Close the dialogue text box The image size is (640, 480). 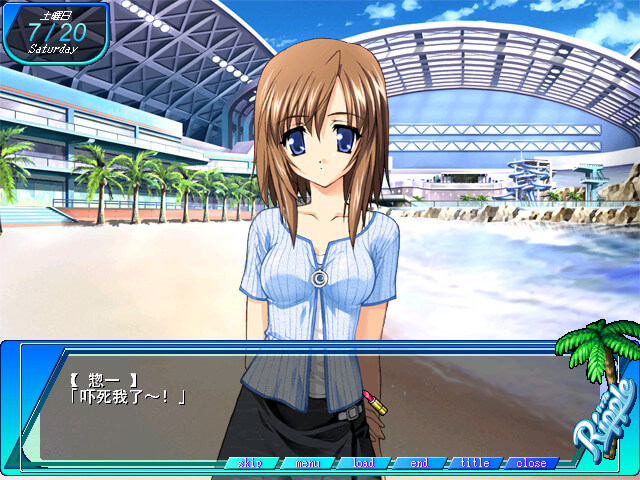(531, 463)
